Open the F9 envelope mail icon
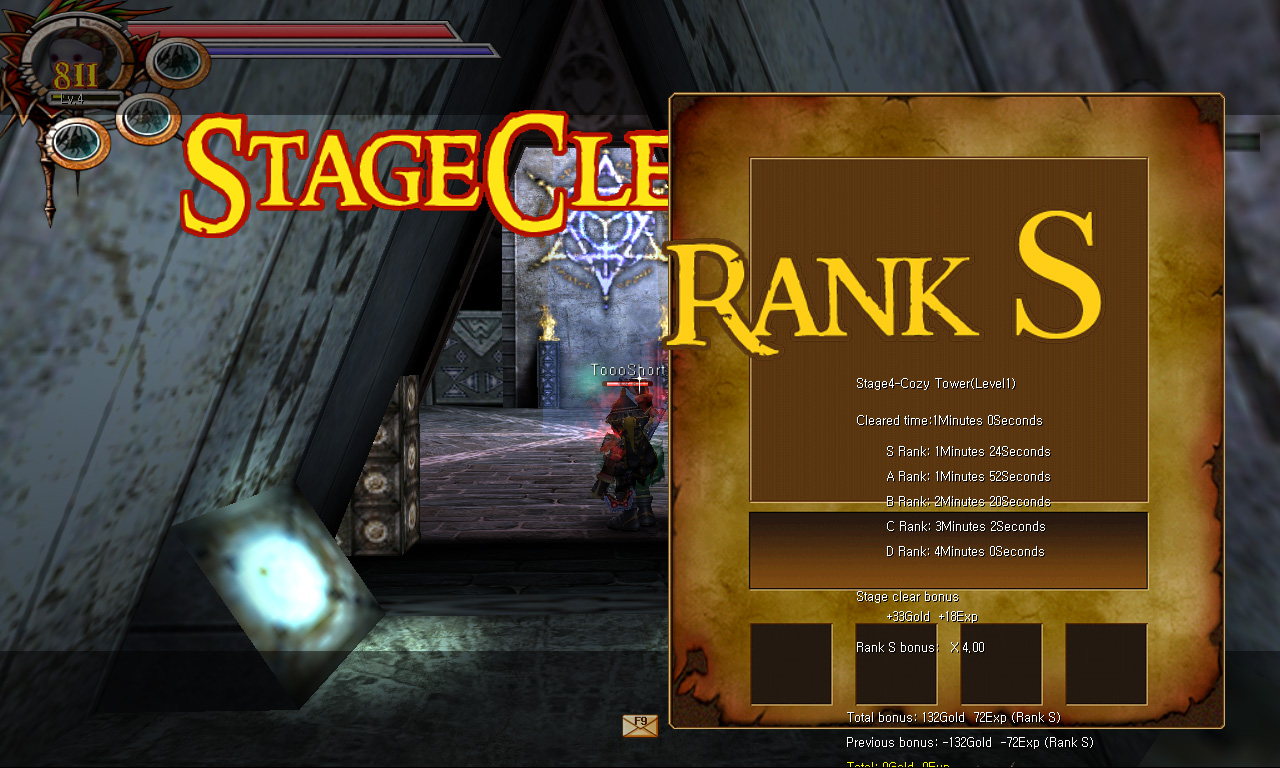Screen dimensions: 1280x768 (x=640, y=726)
